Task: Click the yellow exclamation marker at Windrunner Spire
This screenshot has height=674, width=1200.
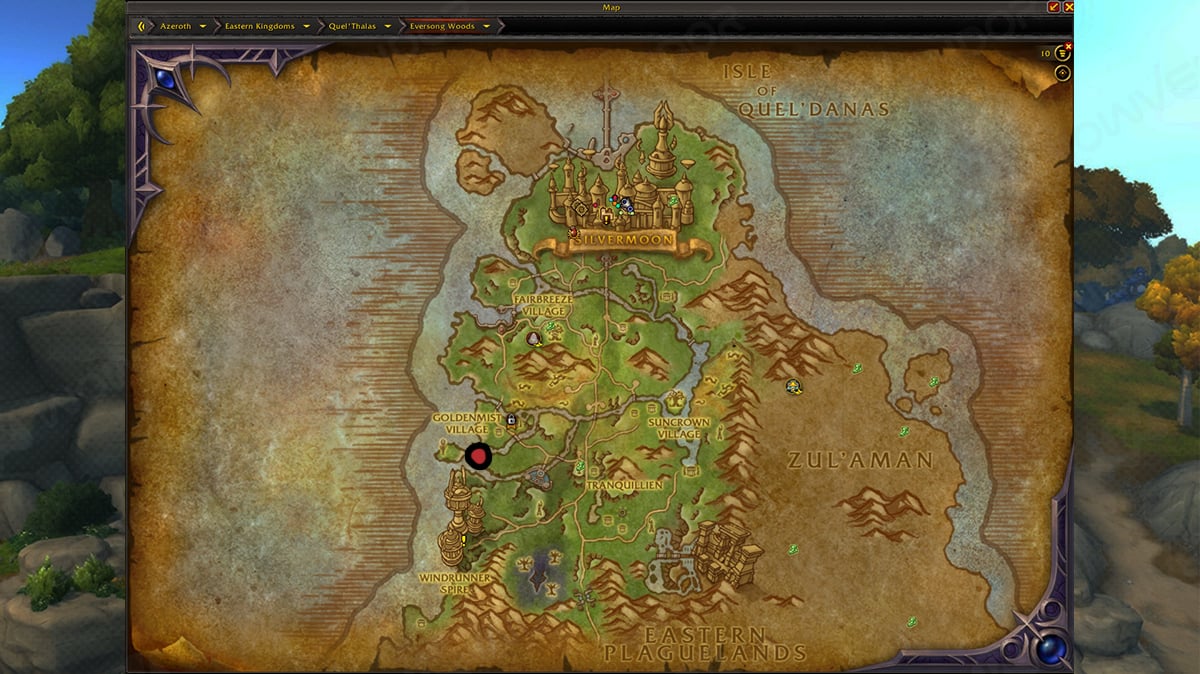Action: click(x=463, y=540)
